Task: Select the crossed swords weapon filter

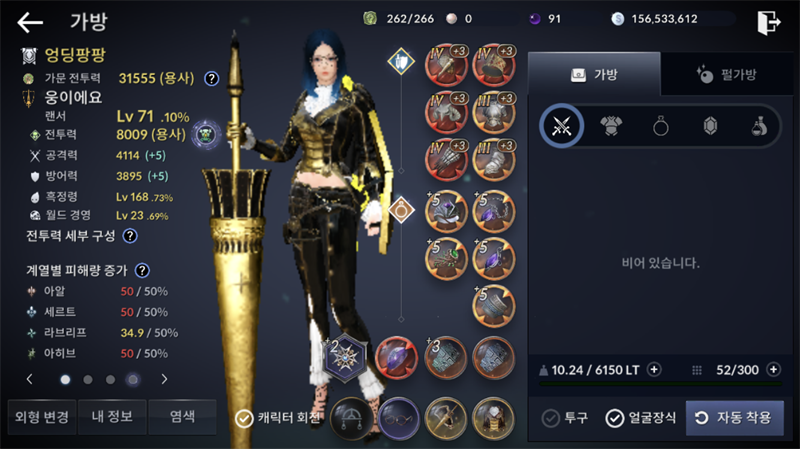Action: tap(562, 125)
